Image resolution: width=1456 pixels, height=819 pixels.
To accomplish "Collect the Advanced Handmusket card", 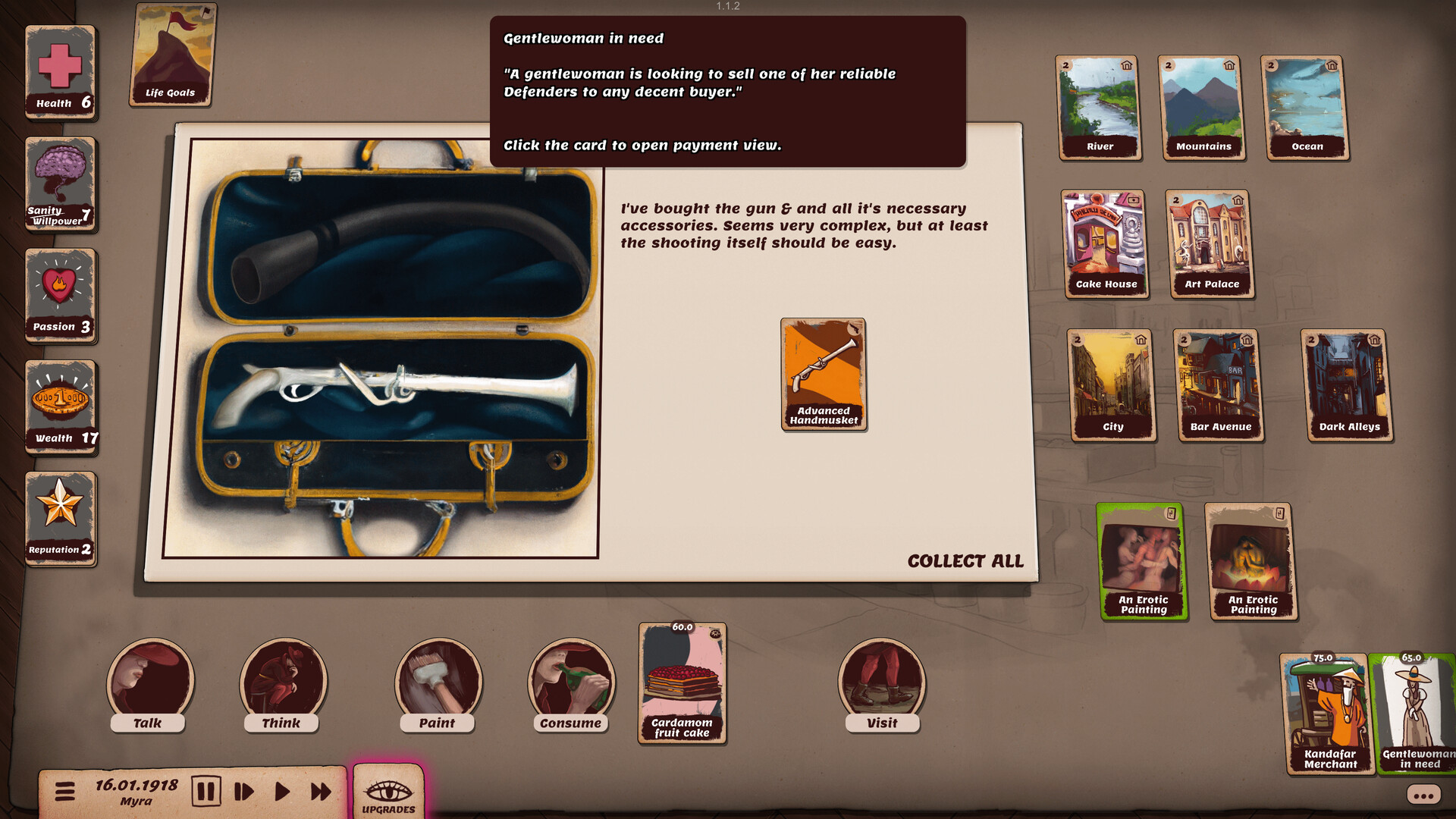I will coord(823,375).
